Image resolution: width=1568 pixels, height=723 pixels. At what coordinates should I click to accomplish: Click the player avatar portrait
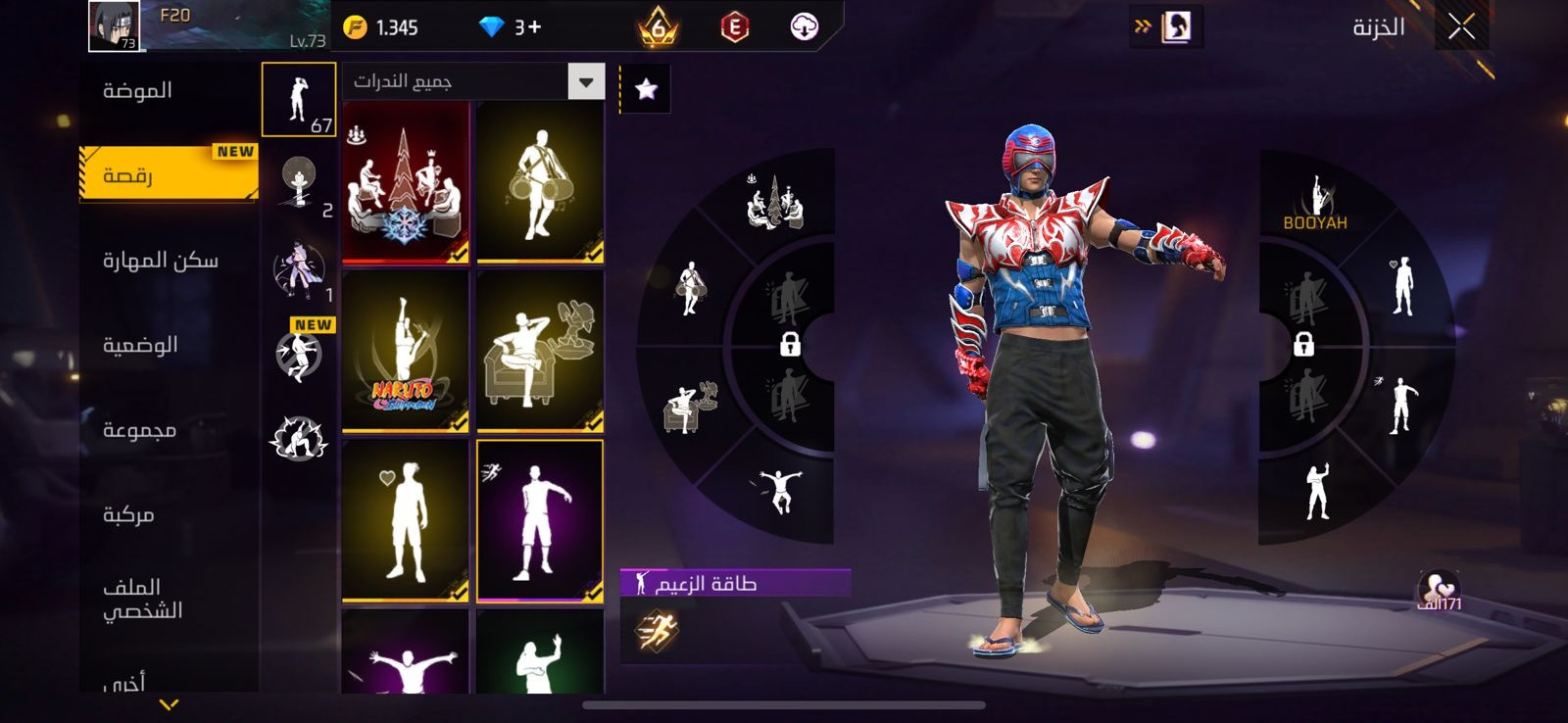pyautogui.click(x=114, y=25)
